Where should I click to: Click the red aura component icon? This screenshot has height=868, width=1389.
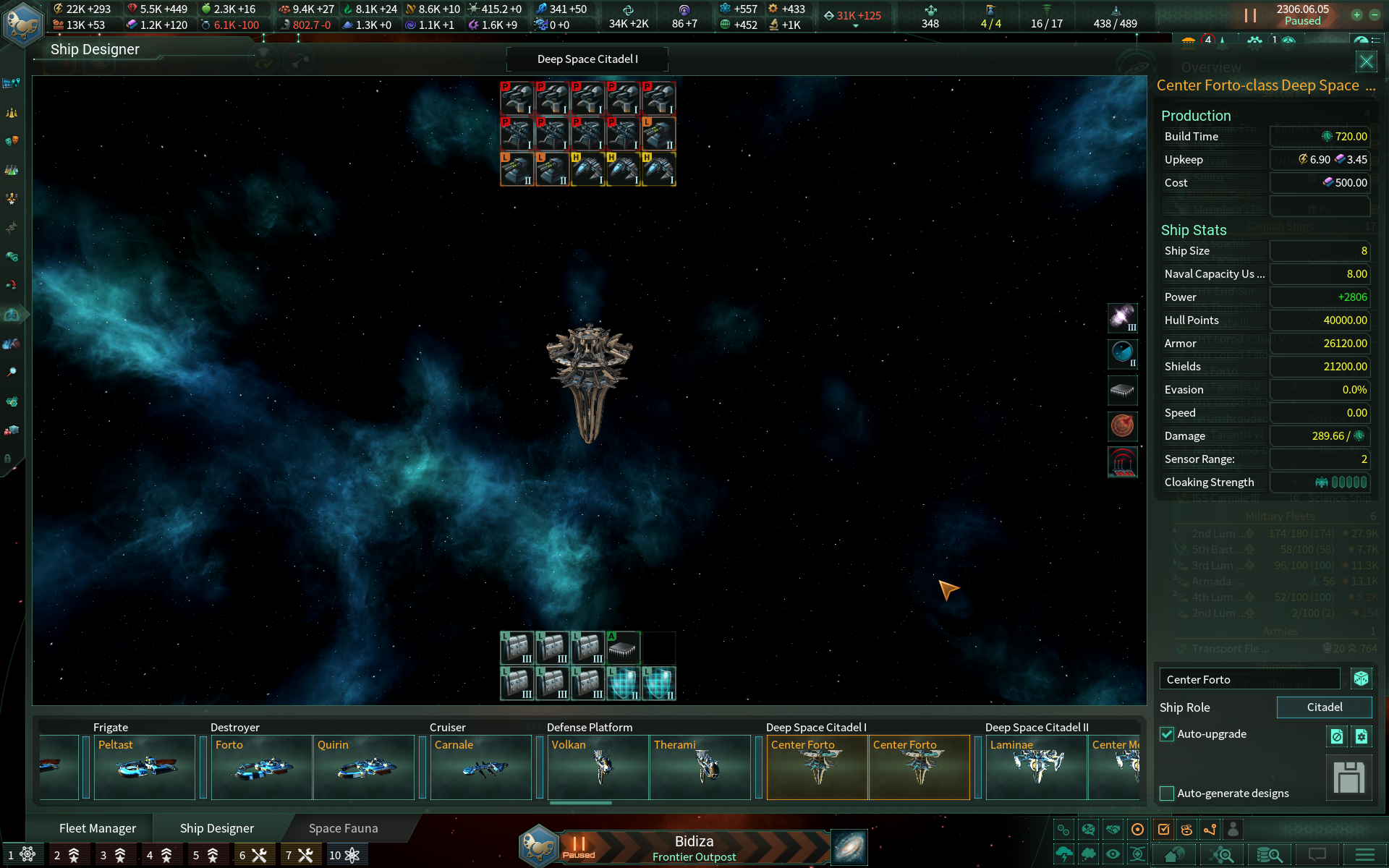point(1122,461)
